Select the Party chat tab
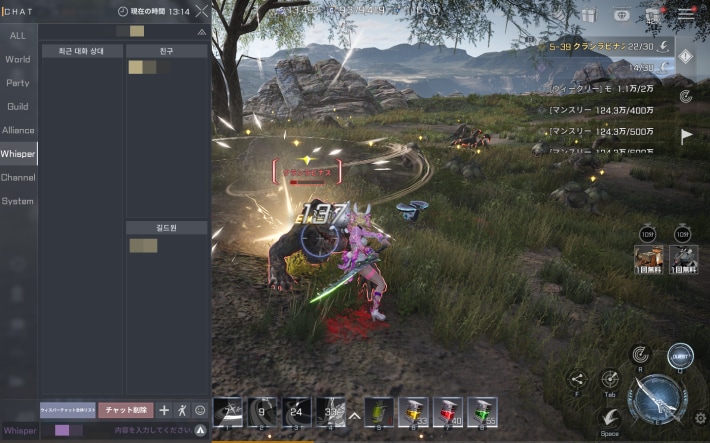This screenshot has height=443, width=710. 18,82
